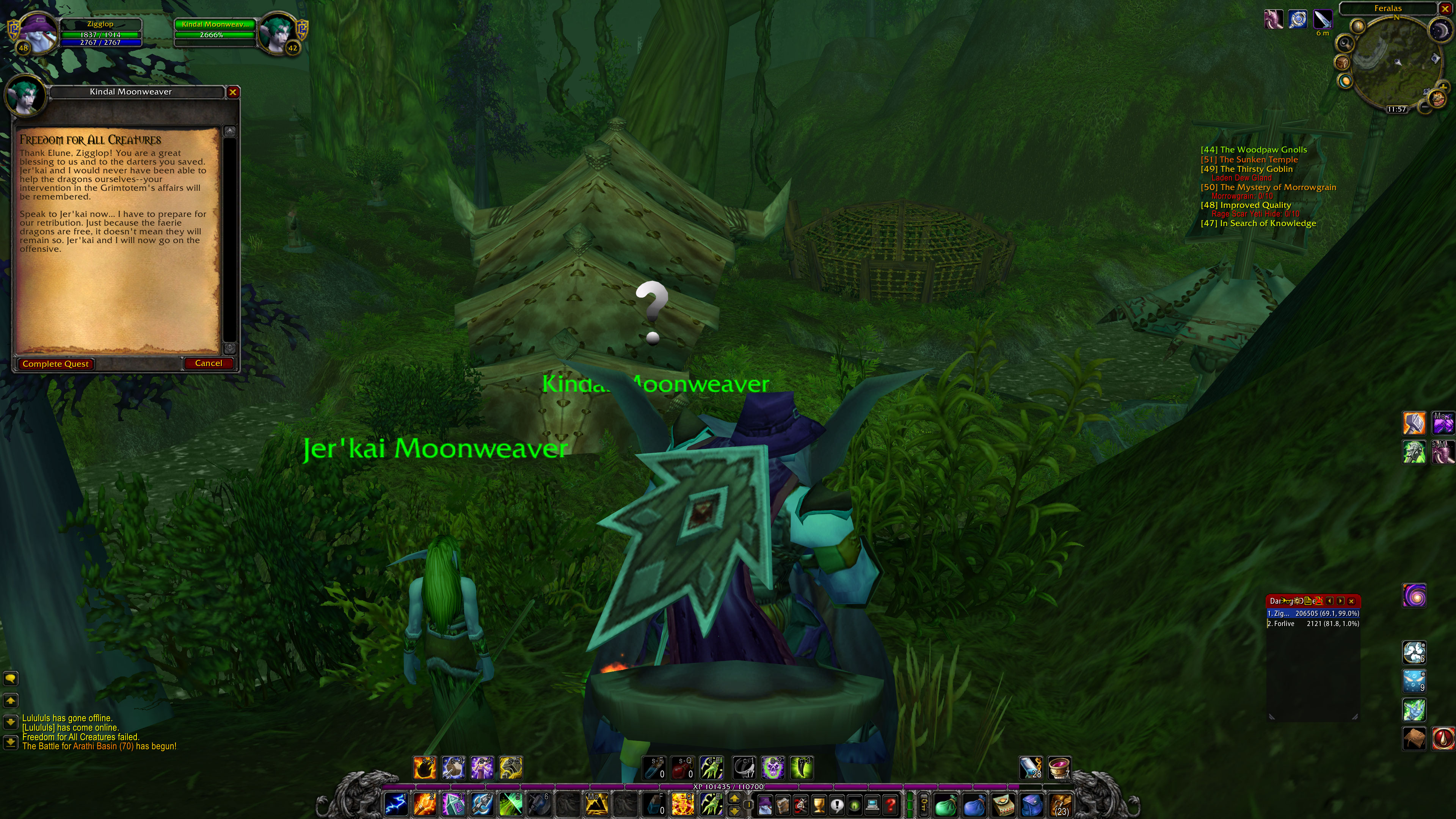Open the green bag next to the keyring
This screenshot has height=819, width=1456.
point(947,806)
